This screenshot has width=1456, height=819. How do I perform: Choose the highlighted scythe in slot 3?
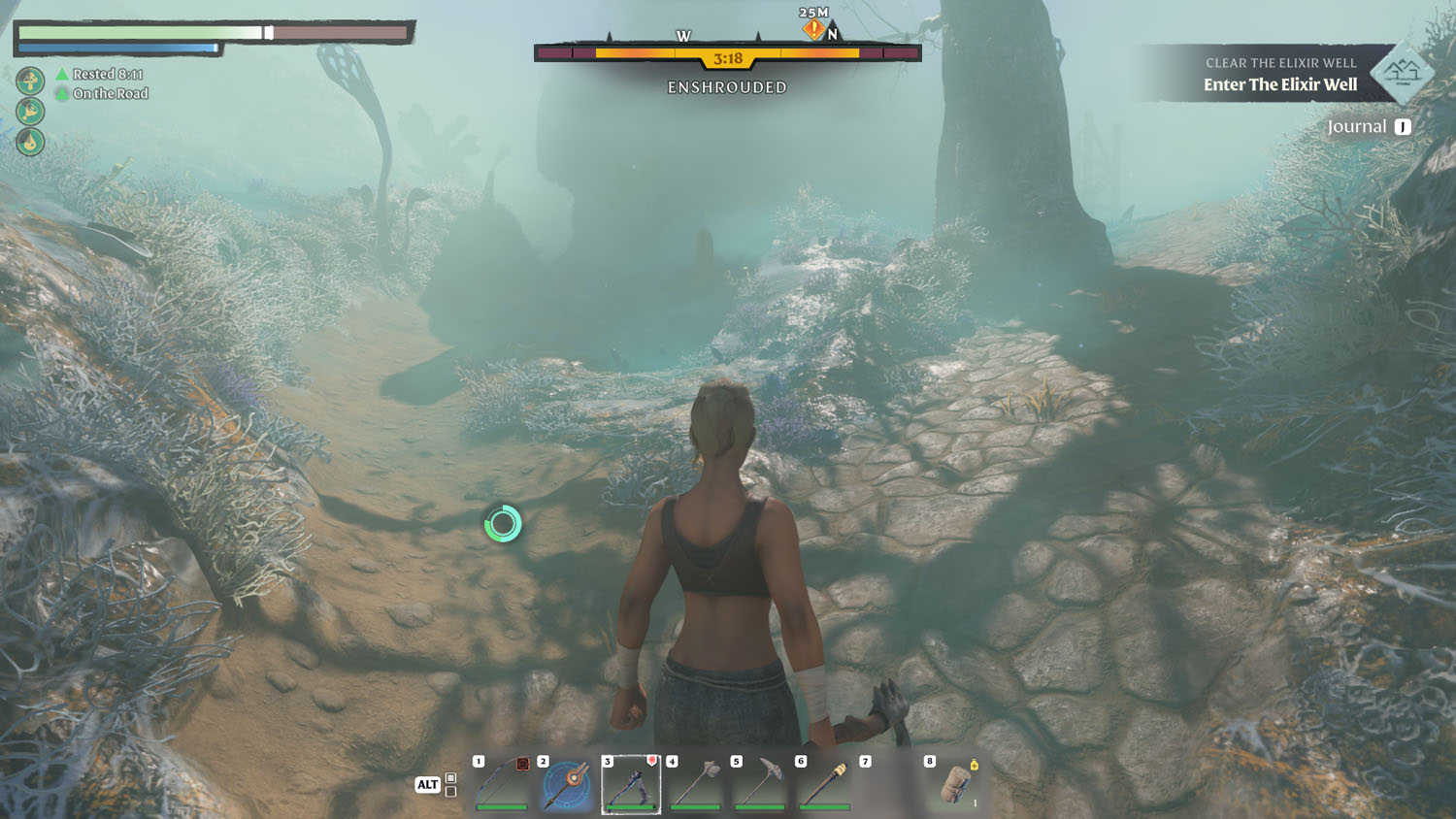(x=631, y=784)
